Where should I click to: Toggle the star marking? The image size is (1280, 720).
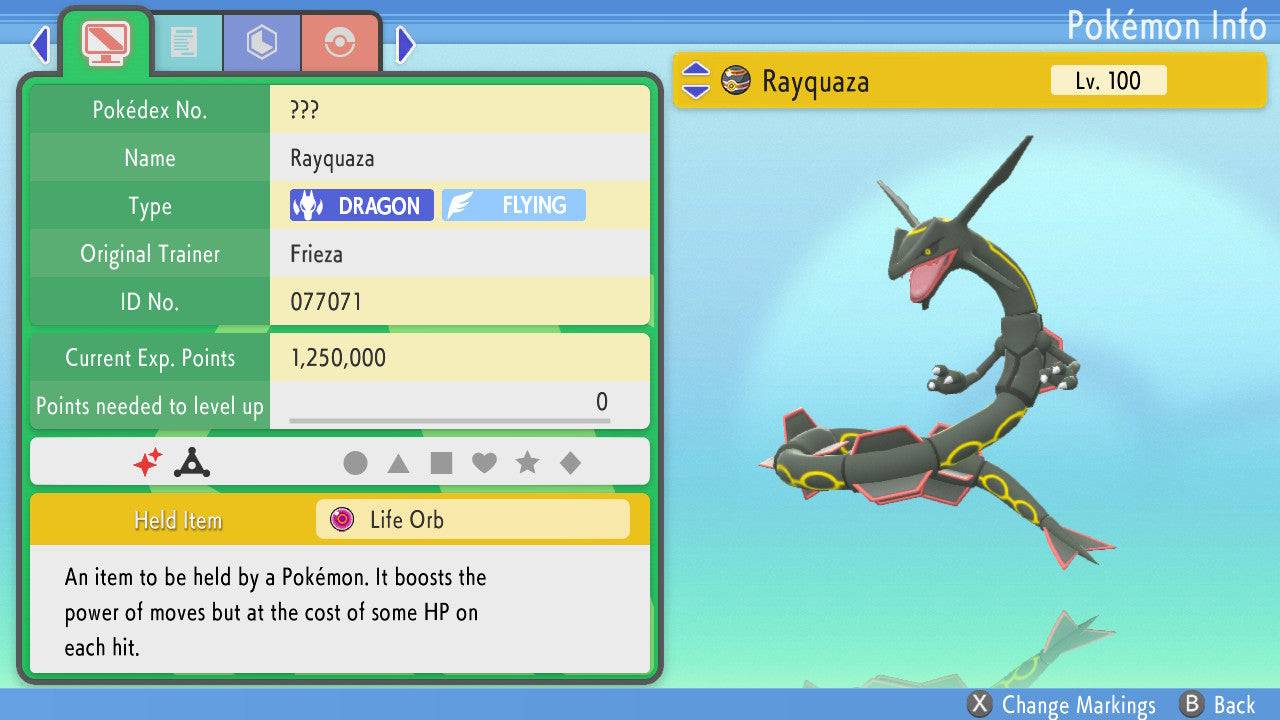point(527,463)
